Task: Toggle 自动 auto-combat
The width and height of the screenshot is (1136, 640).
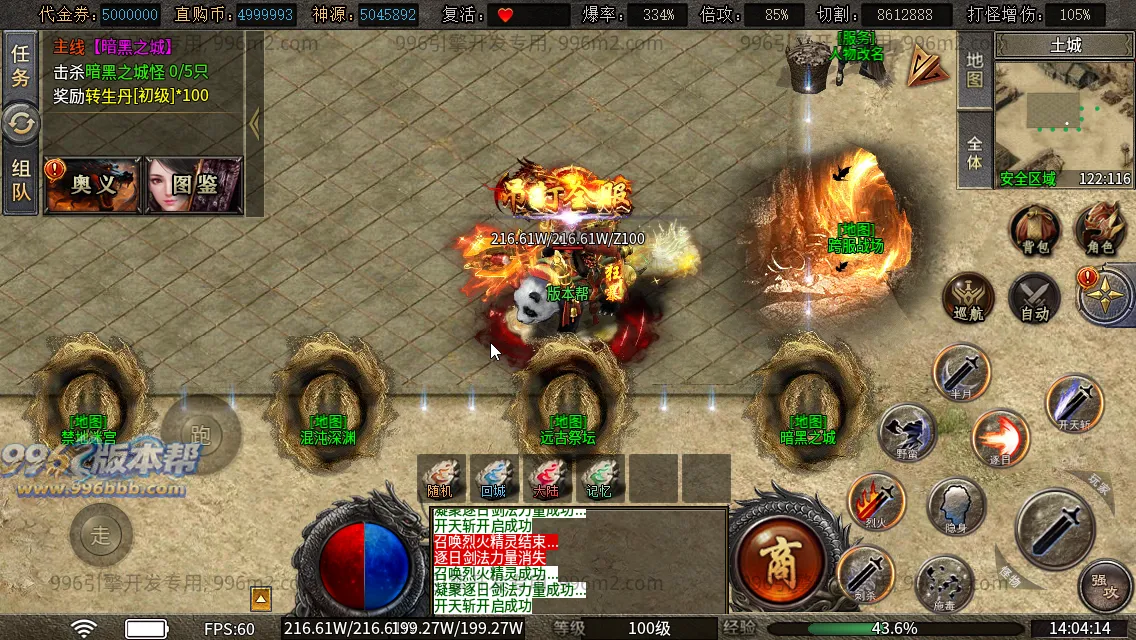Action: coord(1034,298)
